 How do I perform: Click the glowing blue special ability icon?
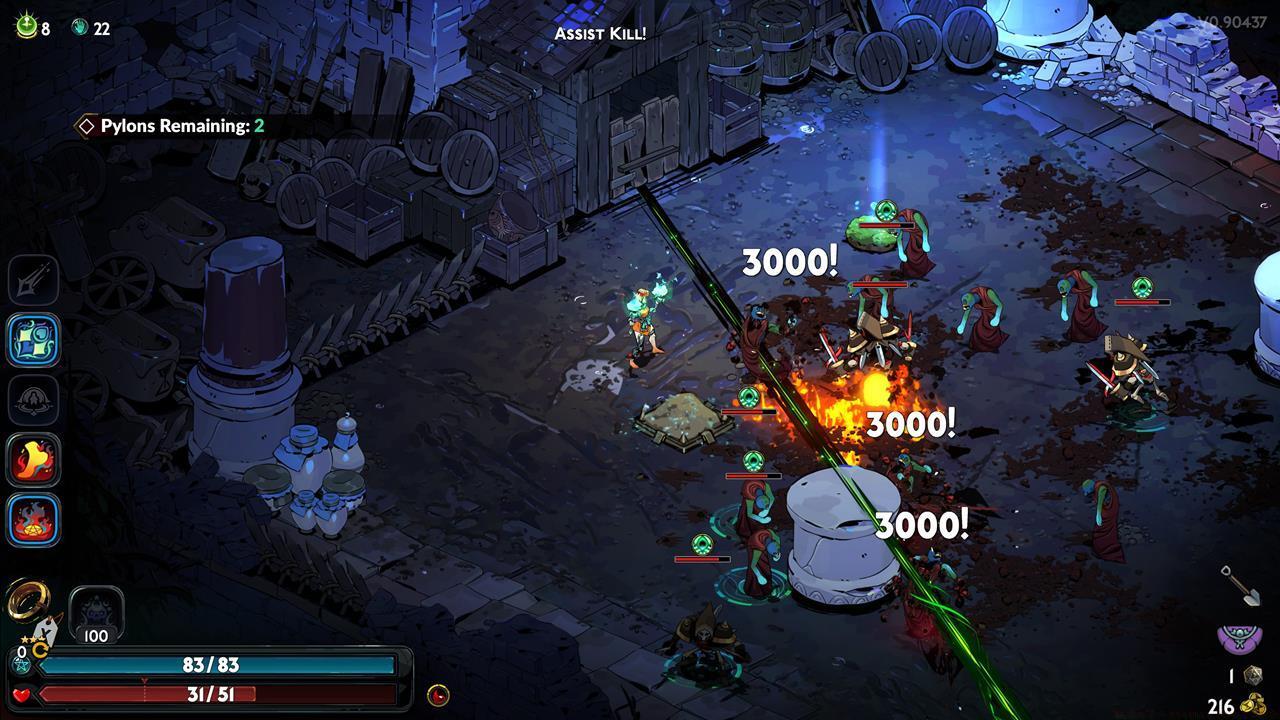click(33, 340)
